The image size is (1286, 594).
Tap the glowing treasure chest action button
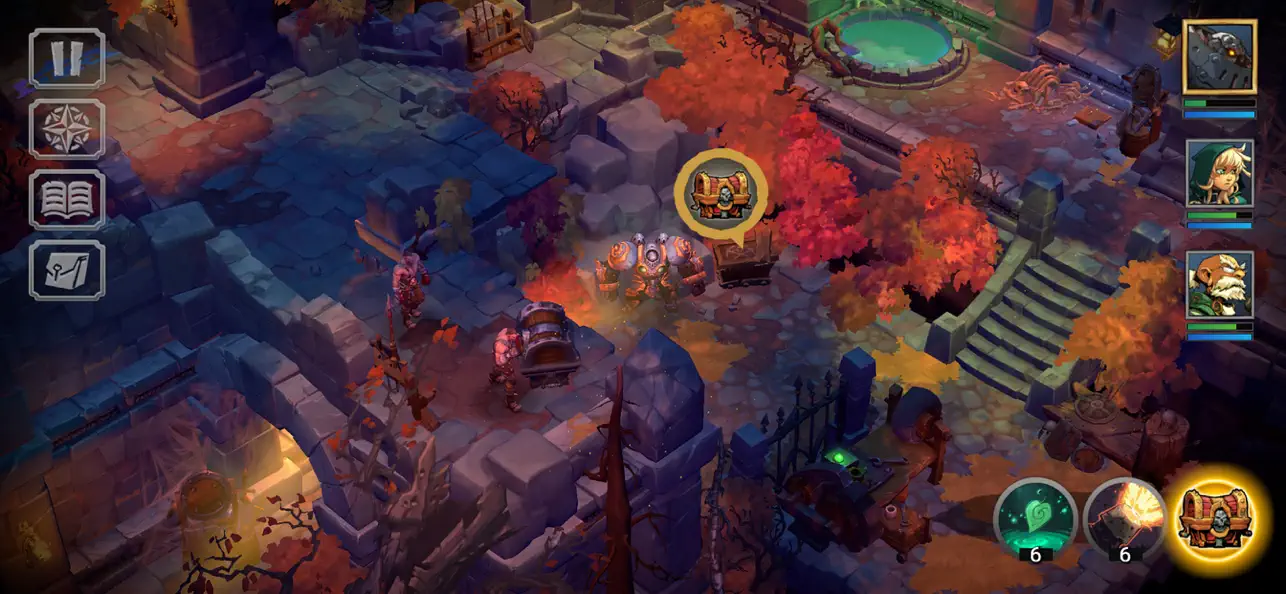pyautogui.click(x=1217, y=517)
